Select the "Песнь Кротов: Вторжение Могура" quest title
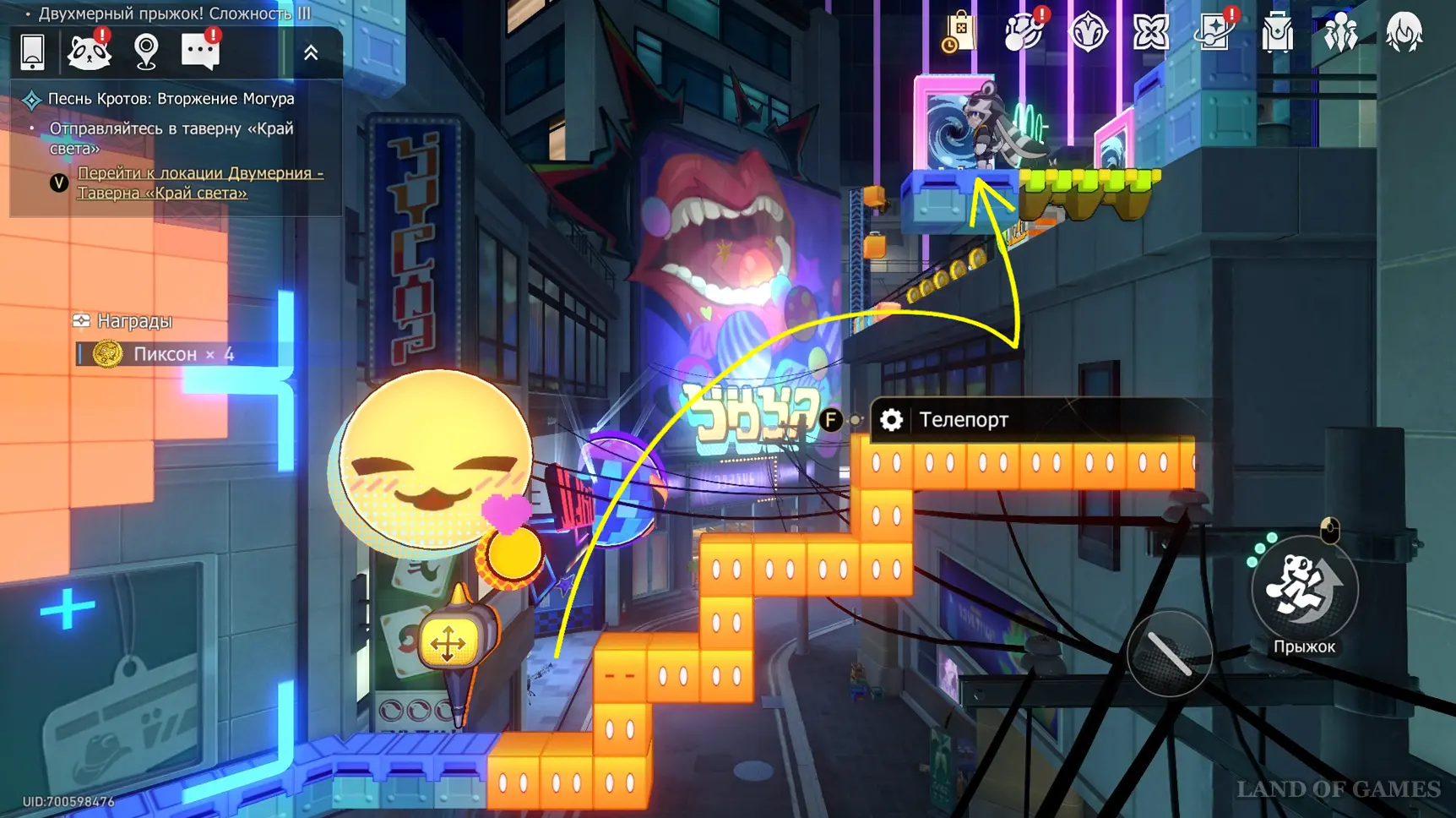1456x818 pixels. point(171,99)
